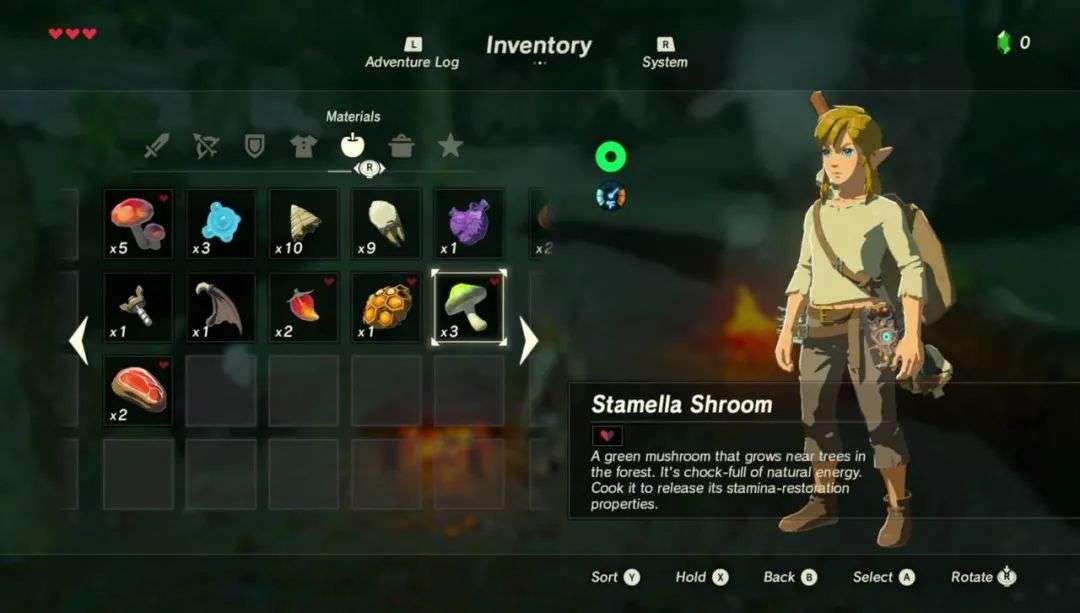Choose the Raw Meat x2 slot
The width and height of the screenshot is (1080, 613).
pos(138,391)
